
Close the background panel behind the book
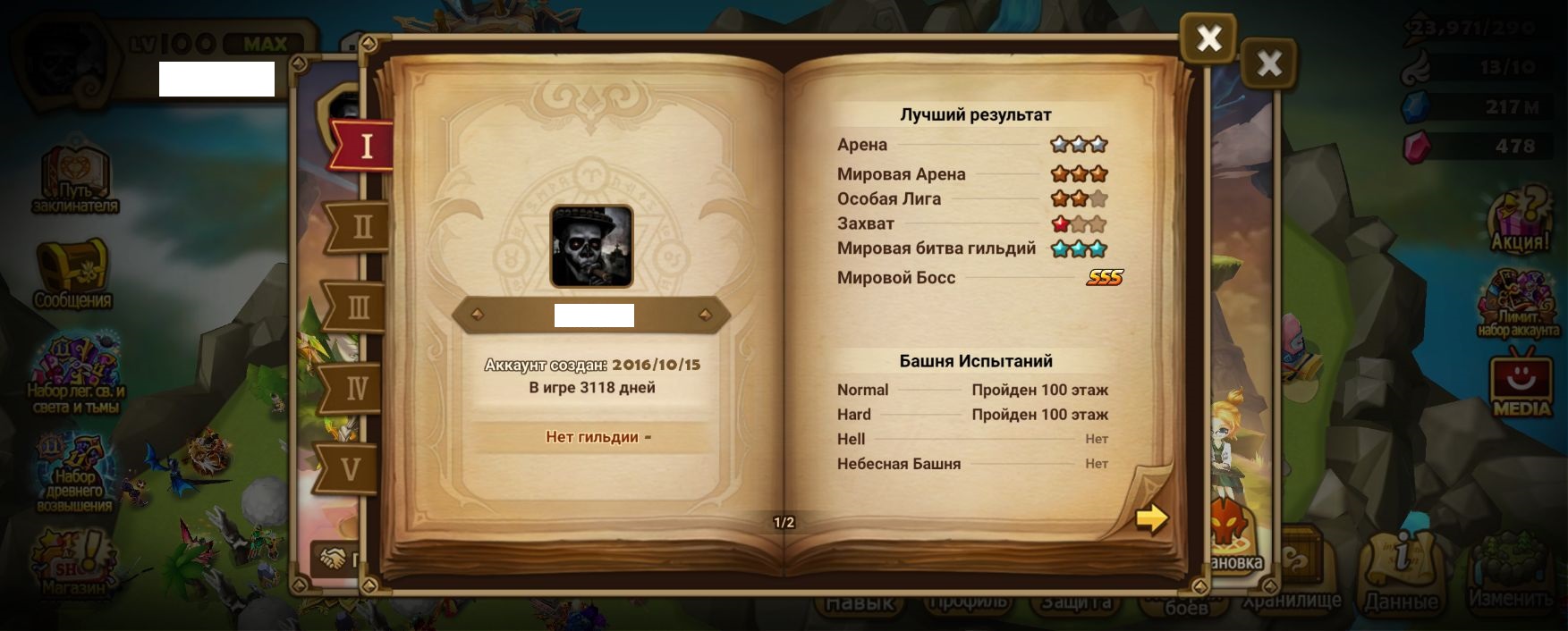coord(1268,63)
